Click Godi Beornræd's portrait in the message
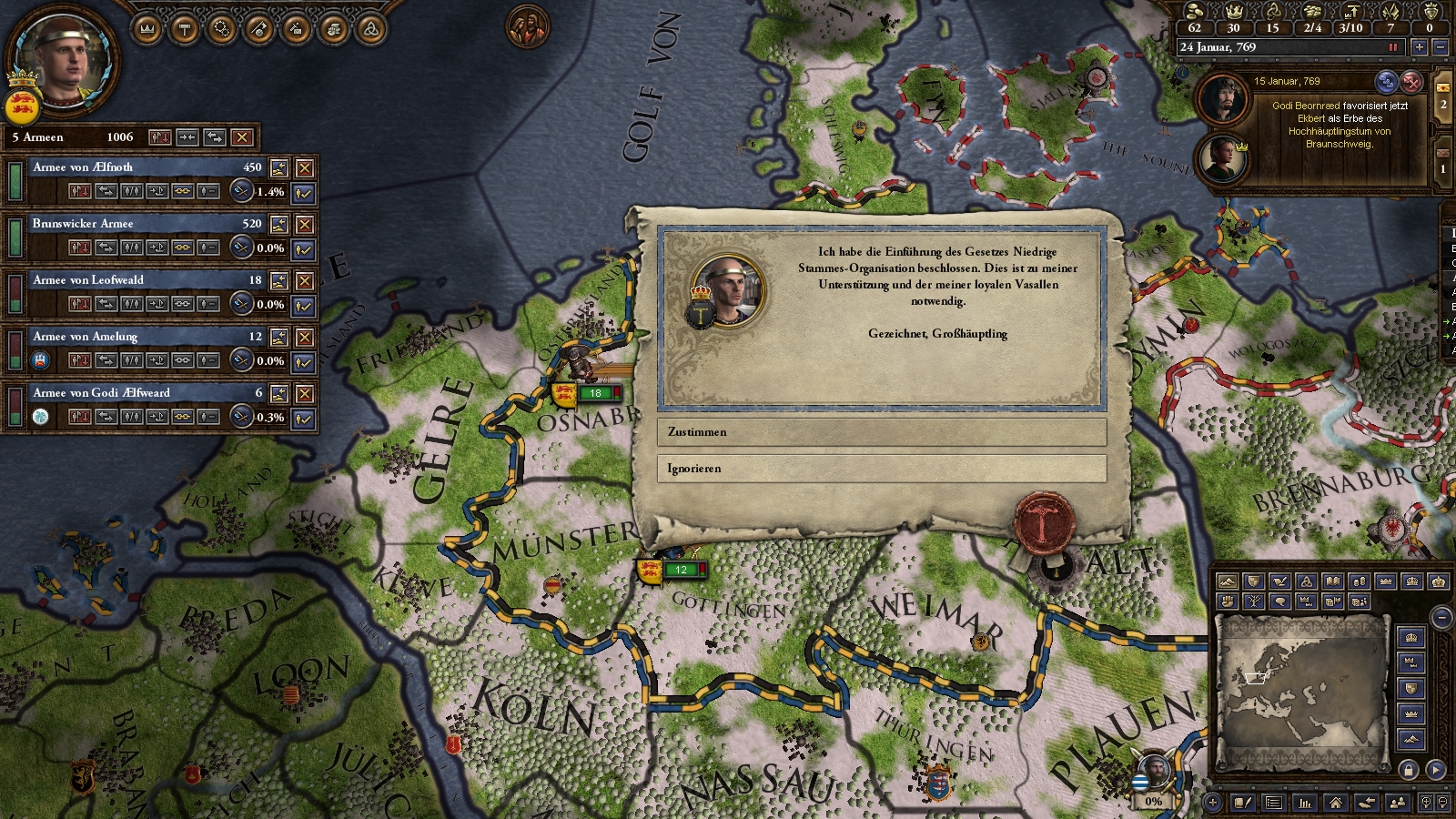The image size is (1456, 819). click(1222, 99)
